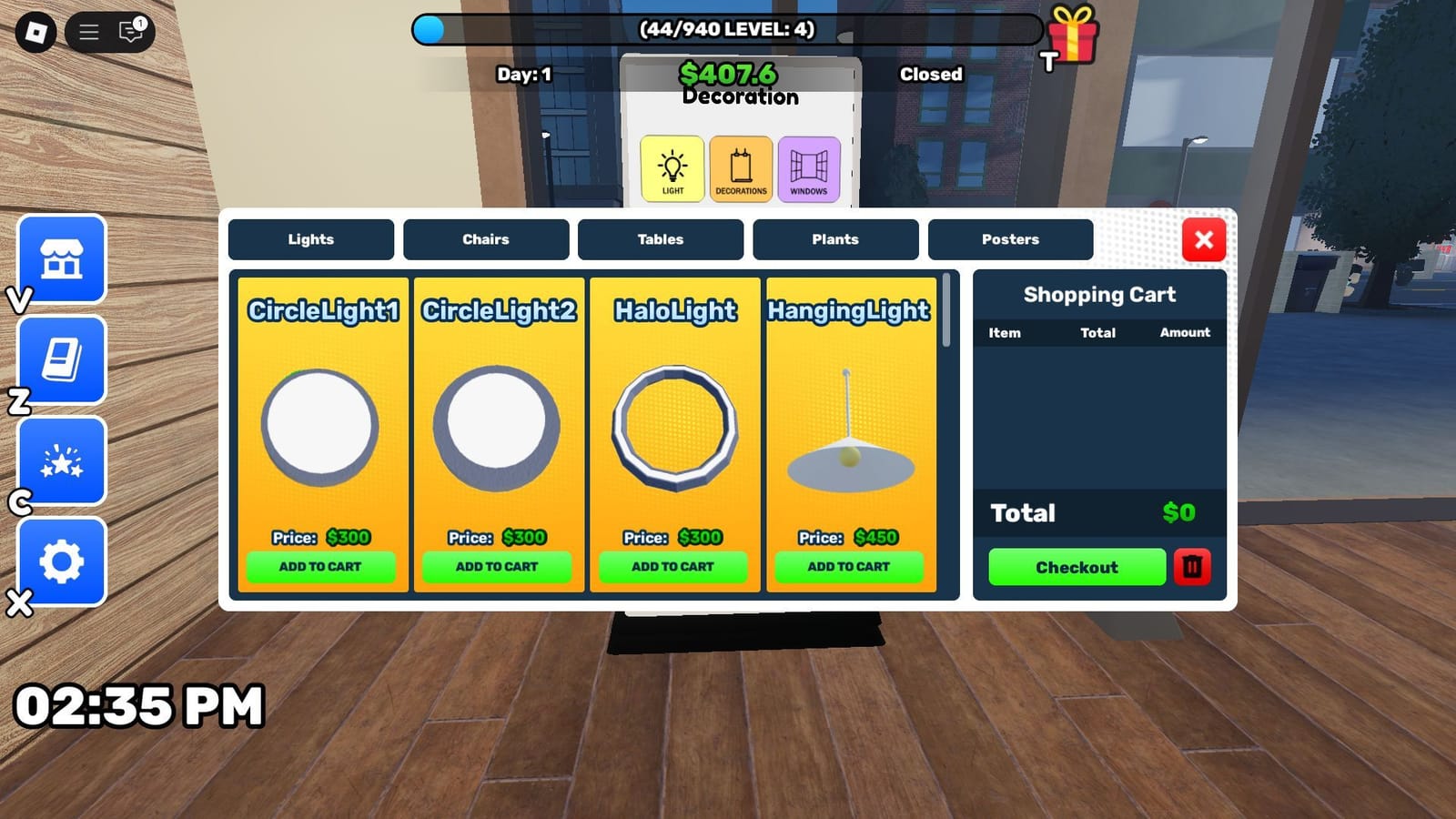
Task: Click the trash icon beside Checkout
Action: click(1193, 567)
